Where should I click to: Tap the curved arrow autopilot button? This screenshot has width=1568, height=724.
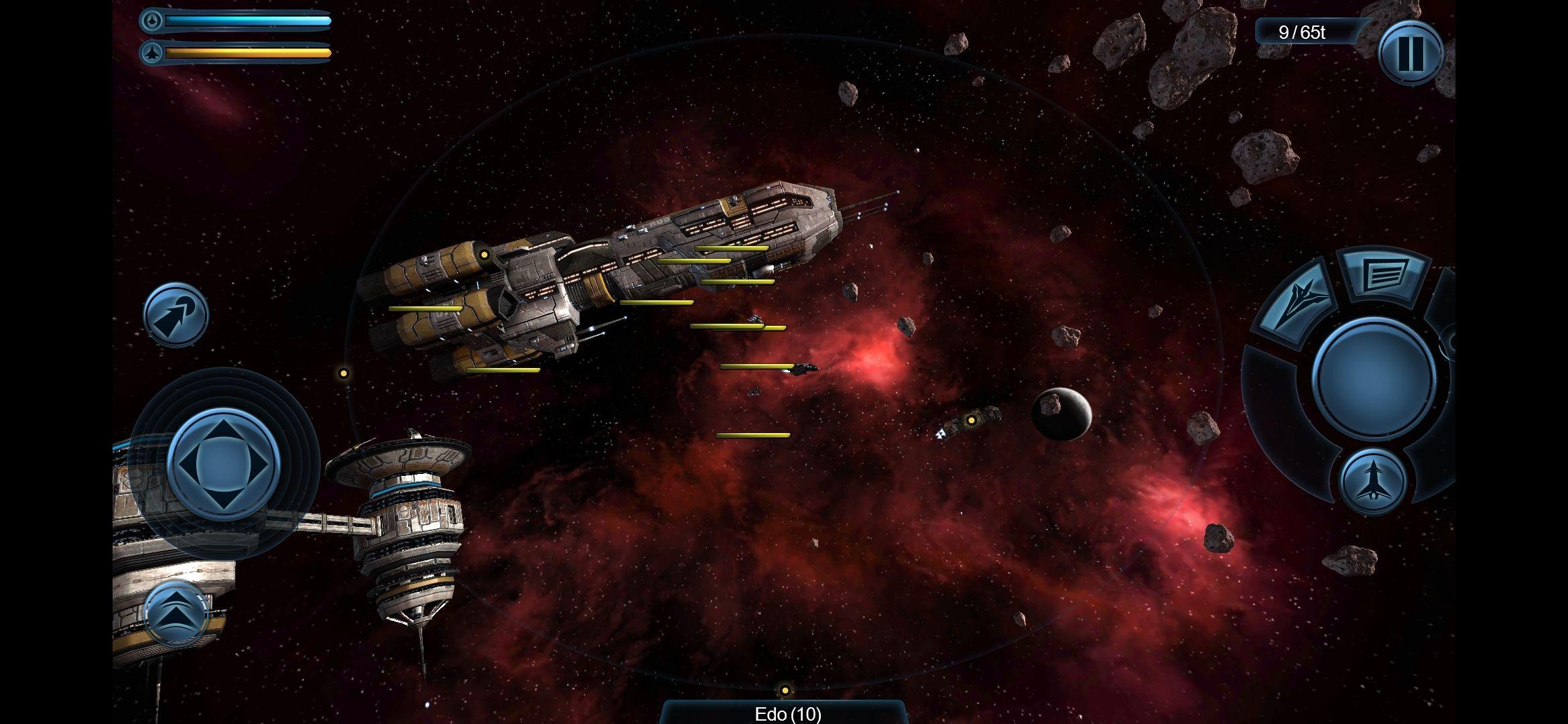[176, 315]
